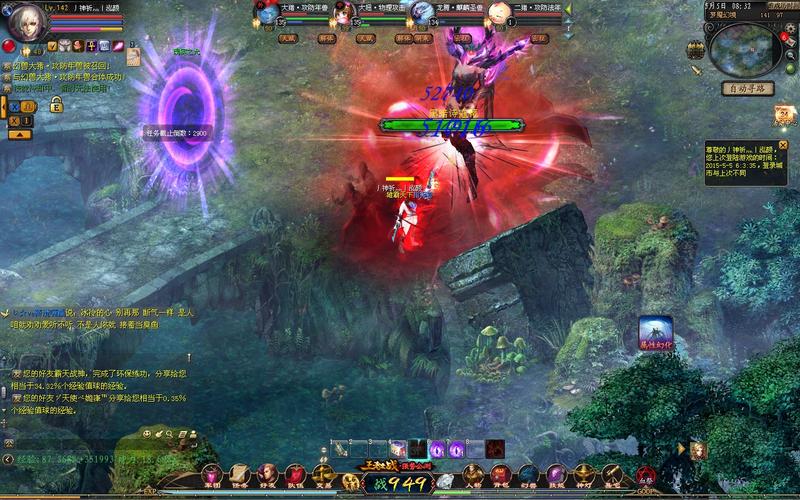Image resolution: width=800 pixels, height=500 pixels.
Task: Activate the first purple vortex skill slot
Action: click(436, 450)
